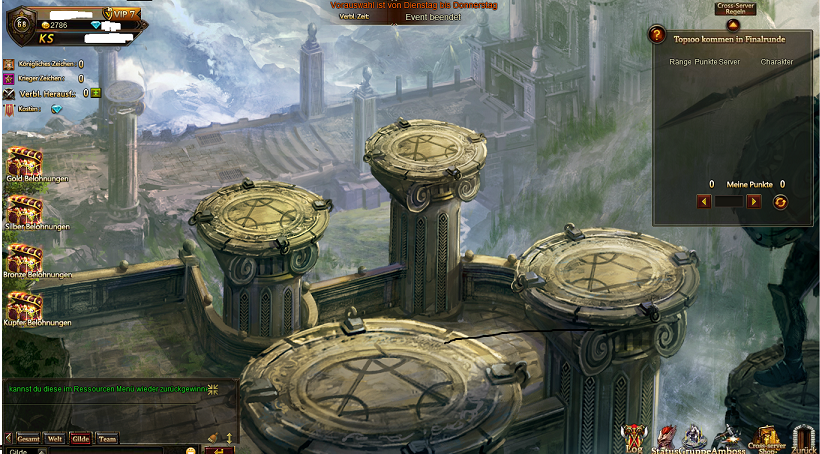Open the Bronze Belohnungen chest

23,258
